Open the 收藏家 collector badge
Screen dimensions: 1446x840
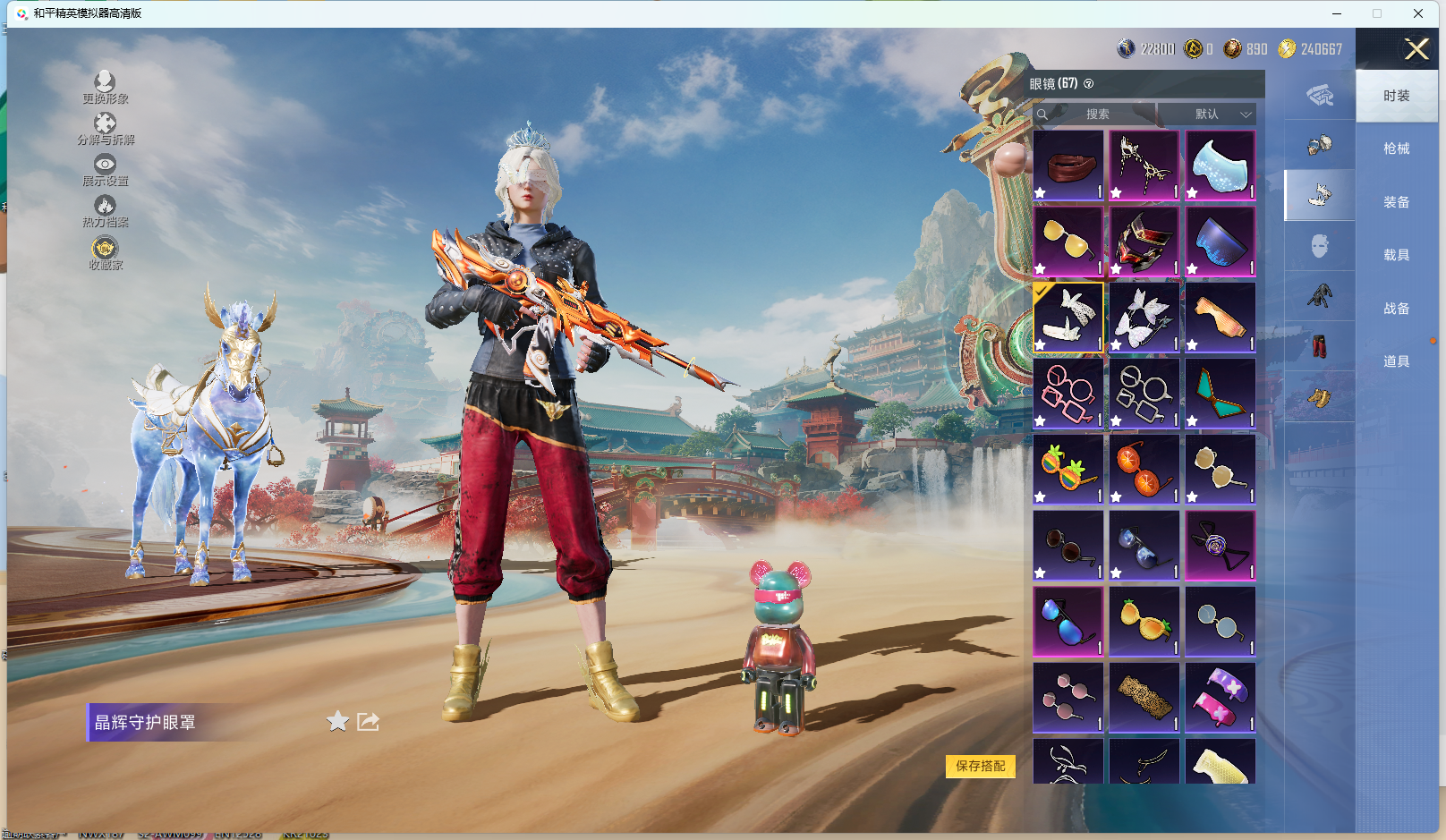point(105,251)
